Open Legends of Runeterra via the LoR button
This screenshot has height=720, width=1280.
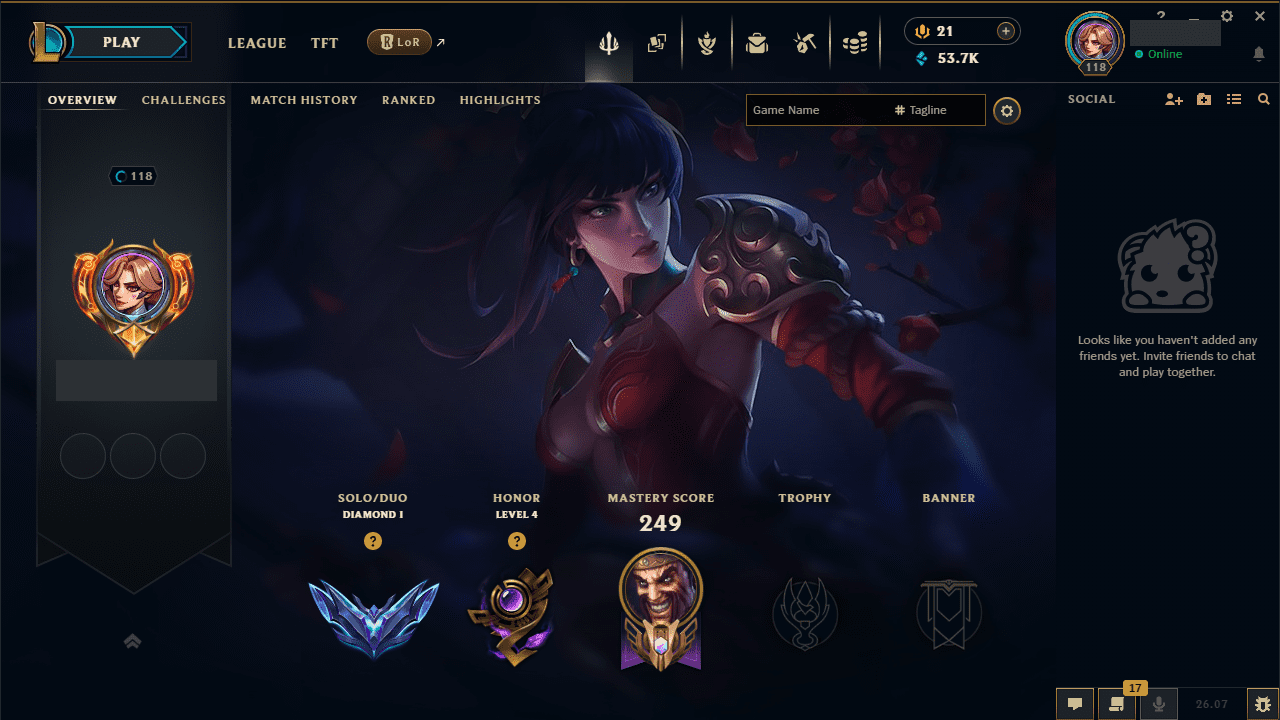[x=400, y=42]
